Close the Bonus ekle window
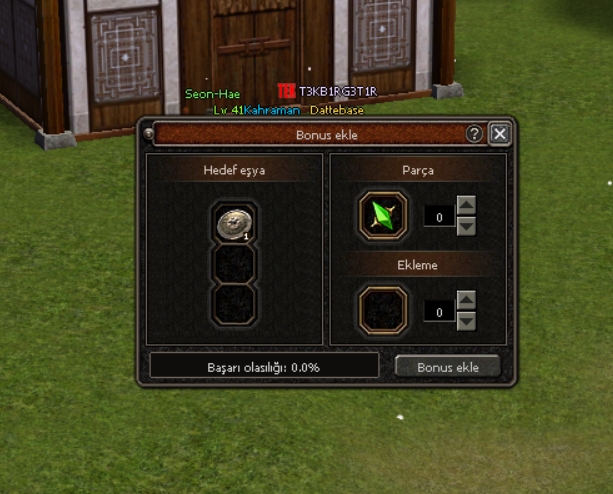The height and width of the screenshot is (494, 613). click(x=500, y=134)
